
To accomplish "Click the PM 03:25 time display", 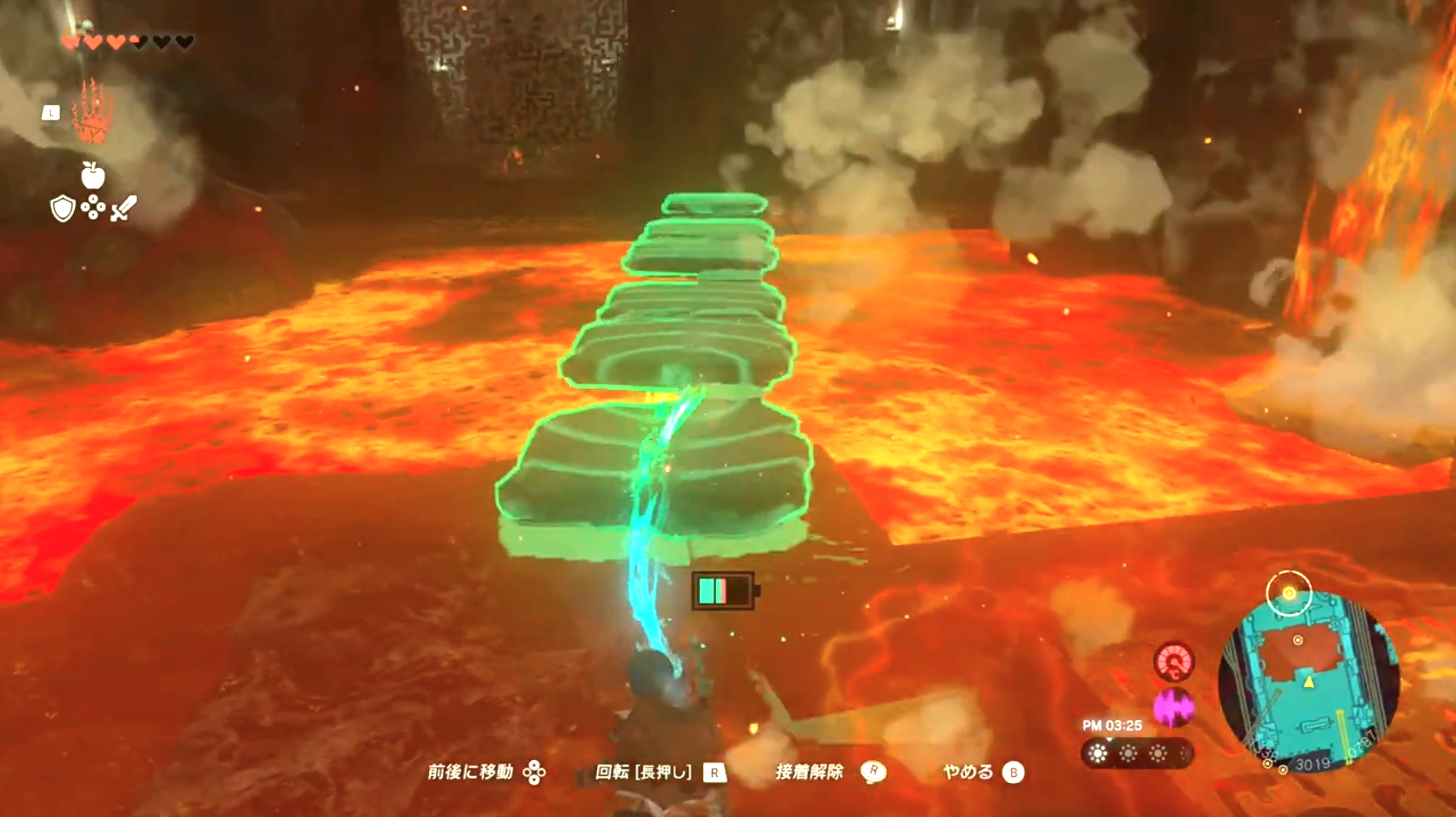I will pyautogui.click(x=1114, y=724).
